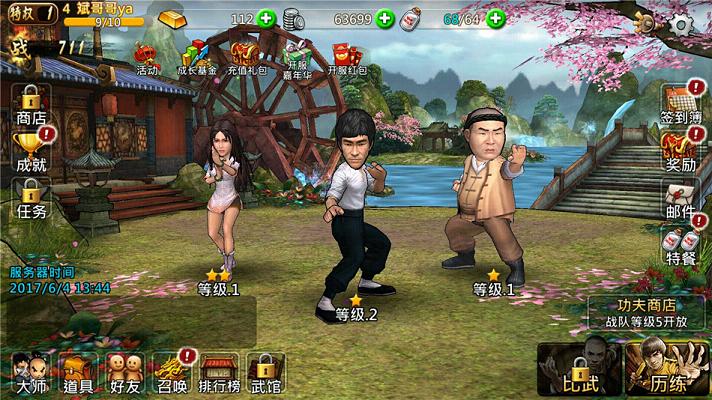Open the 邮件 mailbox
Viewport: 712px width, 400px height.
(x=680, y=200)
